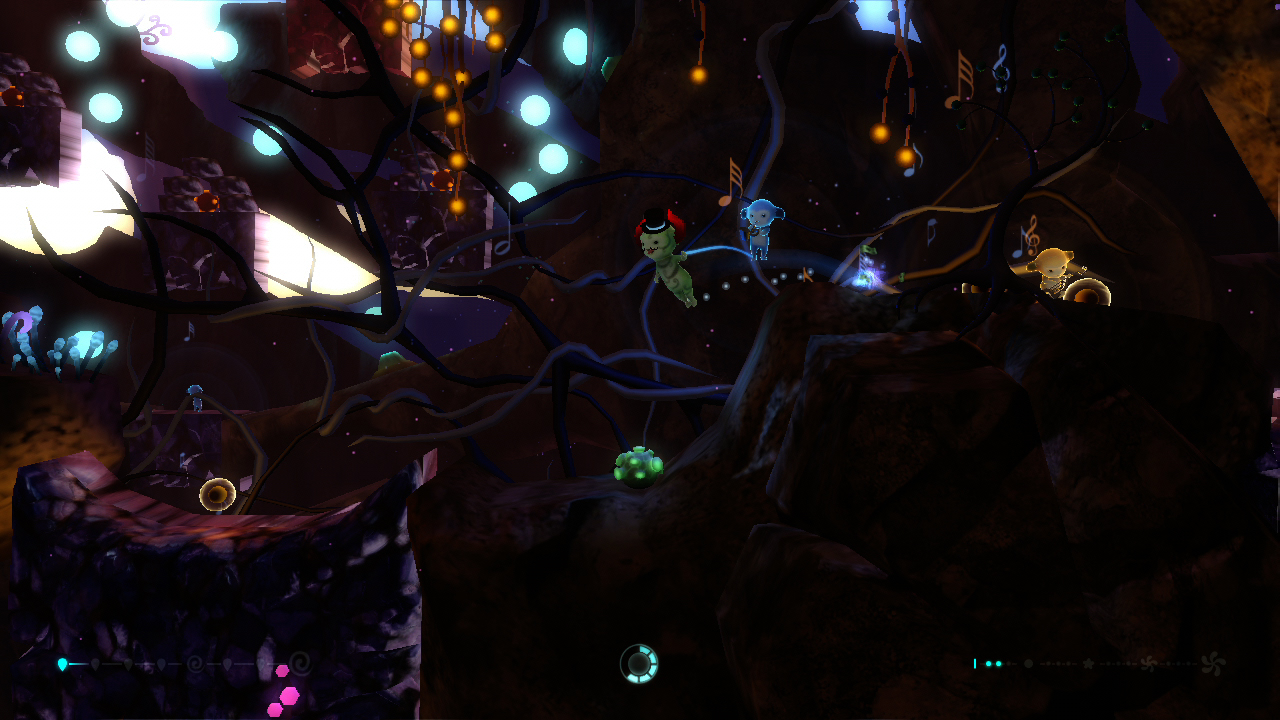Select the glowing cyan teardrop progress marker

(63, 663)
